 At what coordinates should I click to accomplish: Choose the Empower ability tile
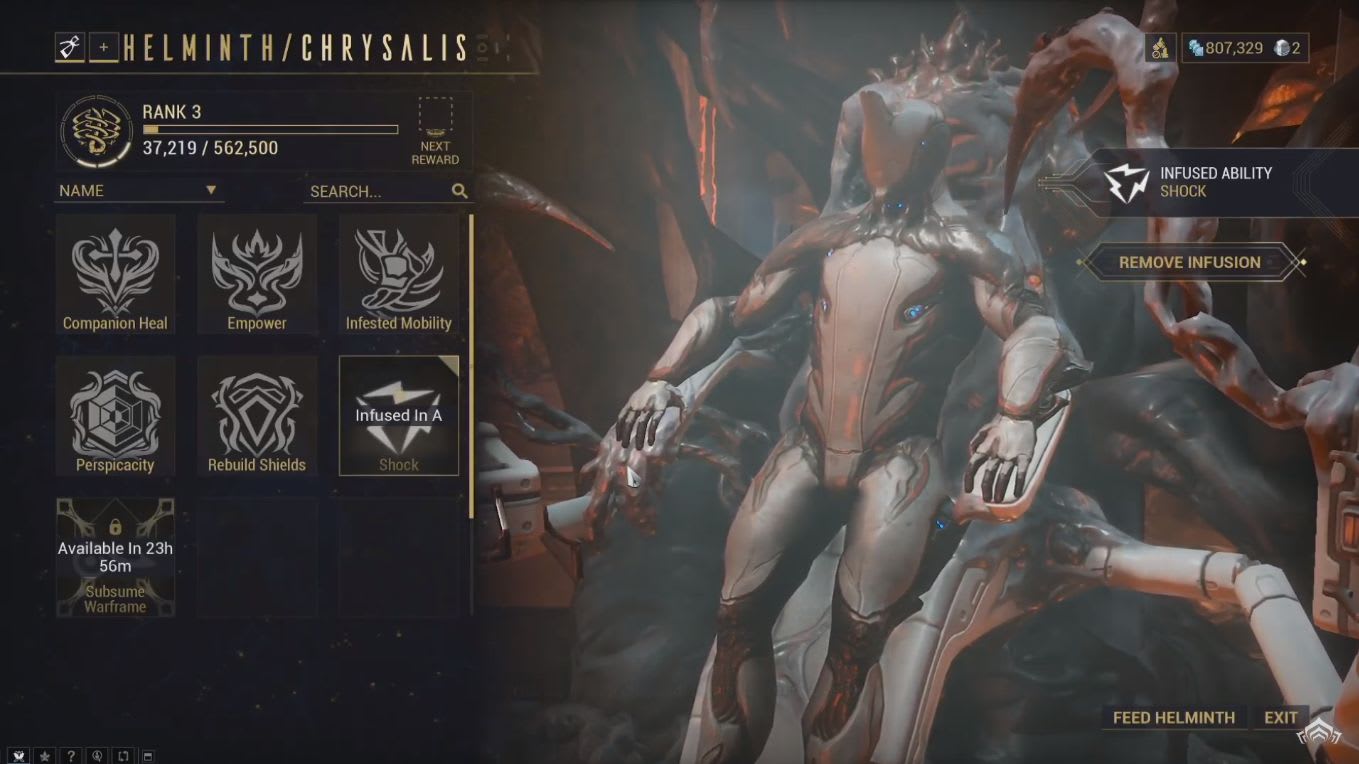(x=257, y=273)
